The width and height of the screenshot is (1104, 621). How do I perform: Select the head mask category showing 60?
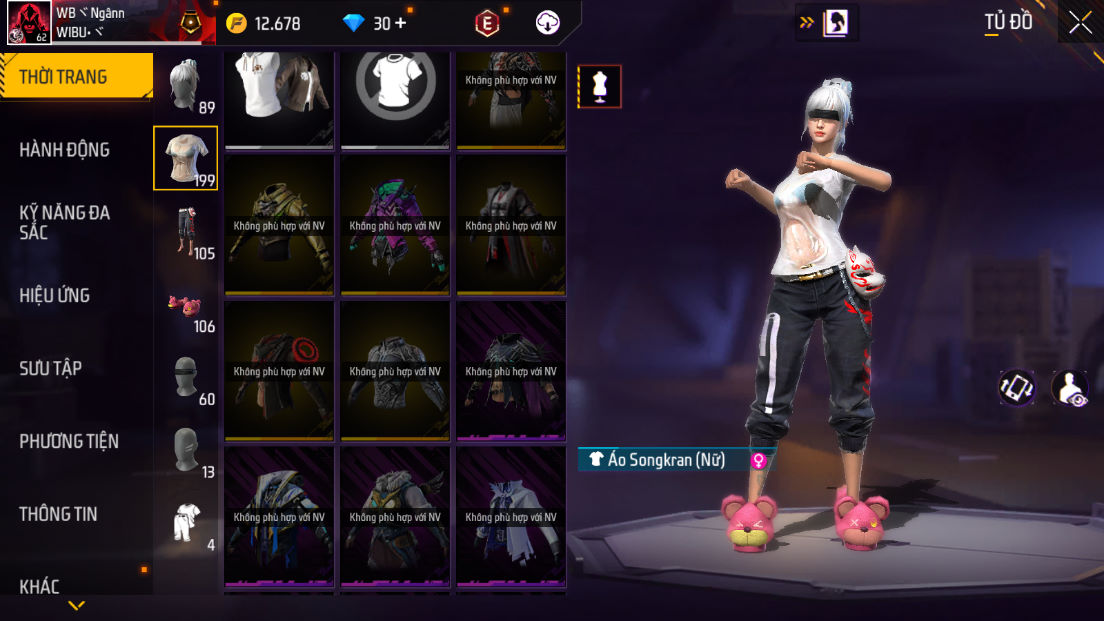click(186, 378)
